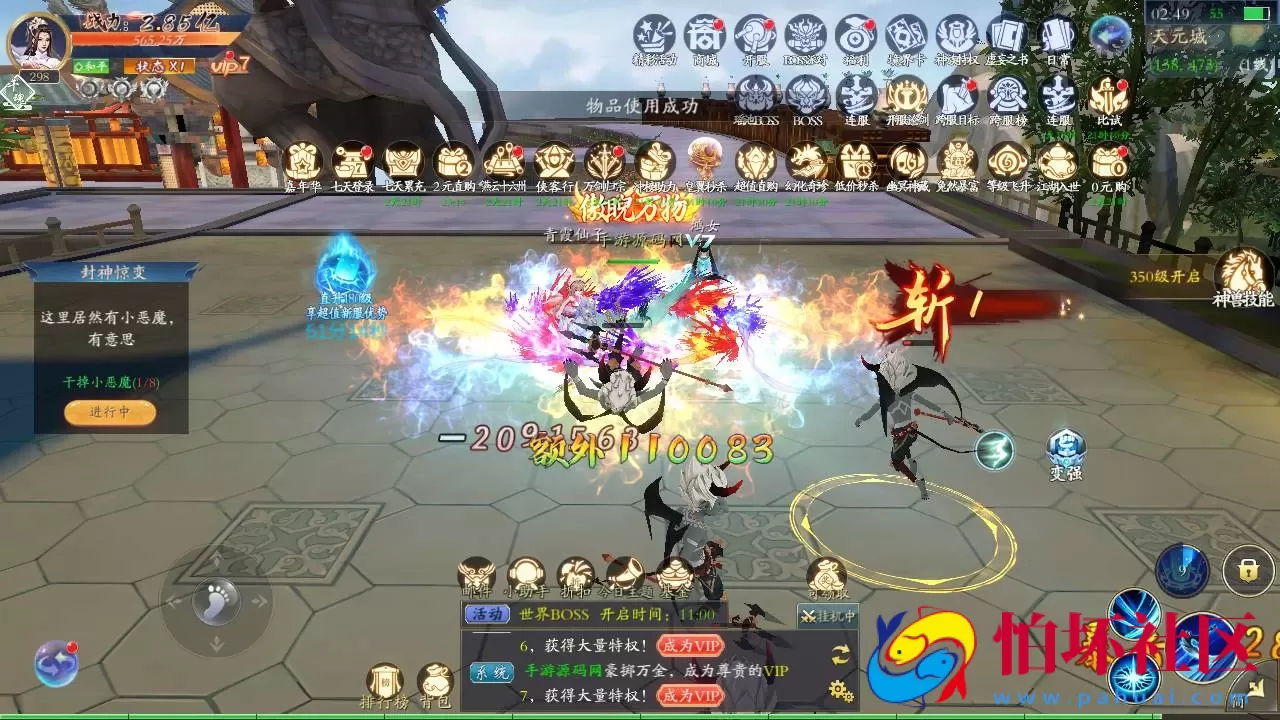Open the 福利 welfare rewards icon

click(856, 37)
